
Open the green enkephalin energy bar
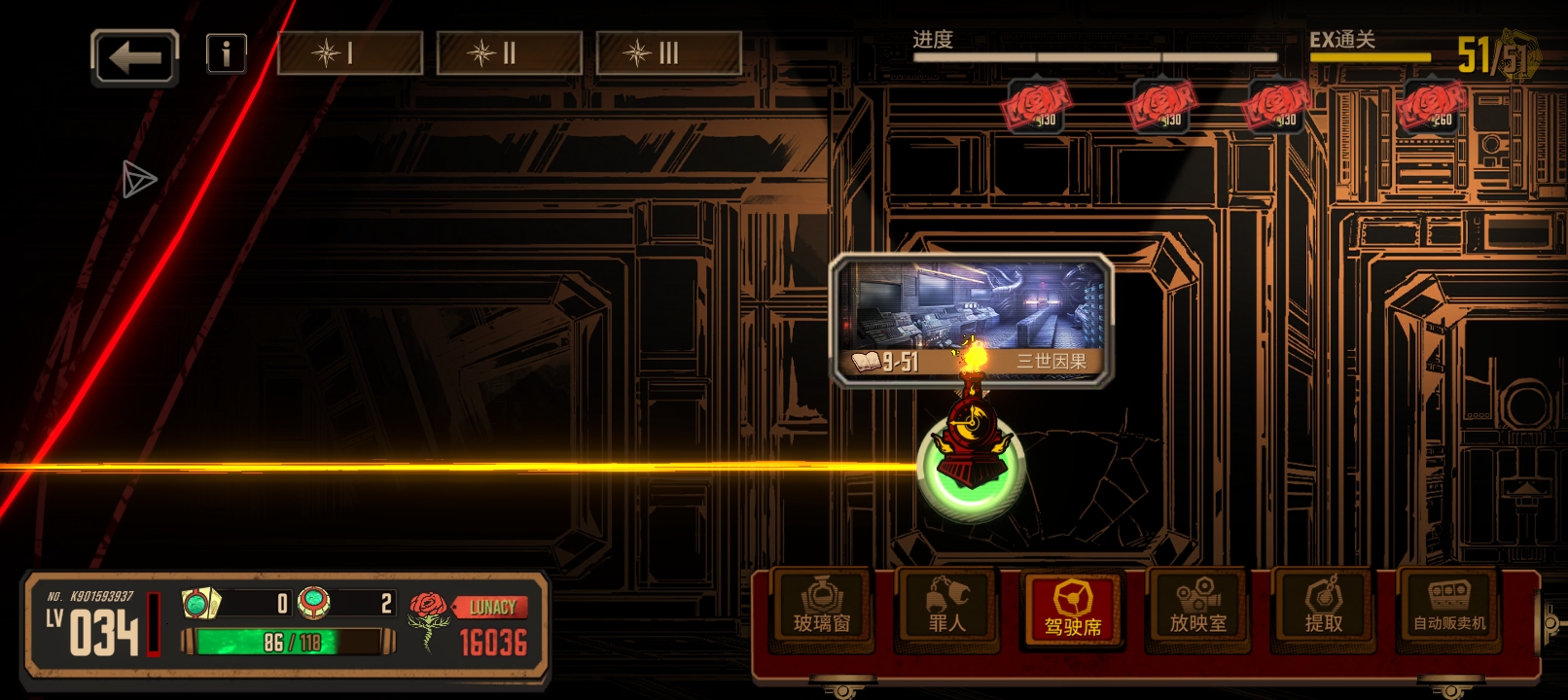288,643
